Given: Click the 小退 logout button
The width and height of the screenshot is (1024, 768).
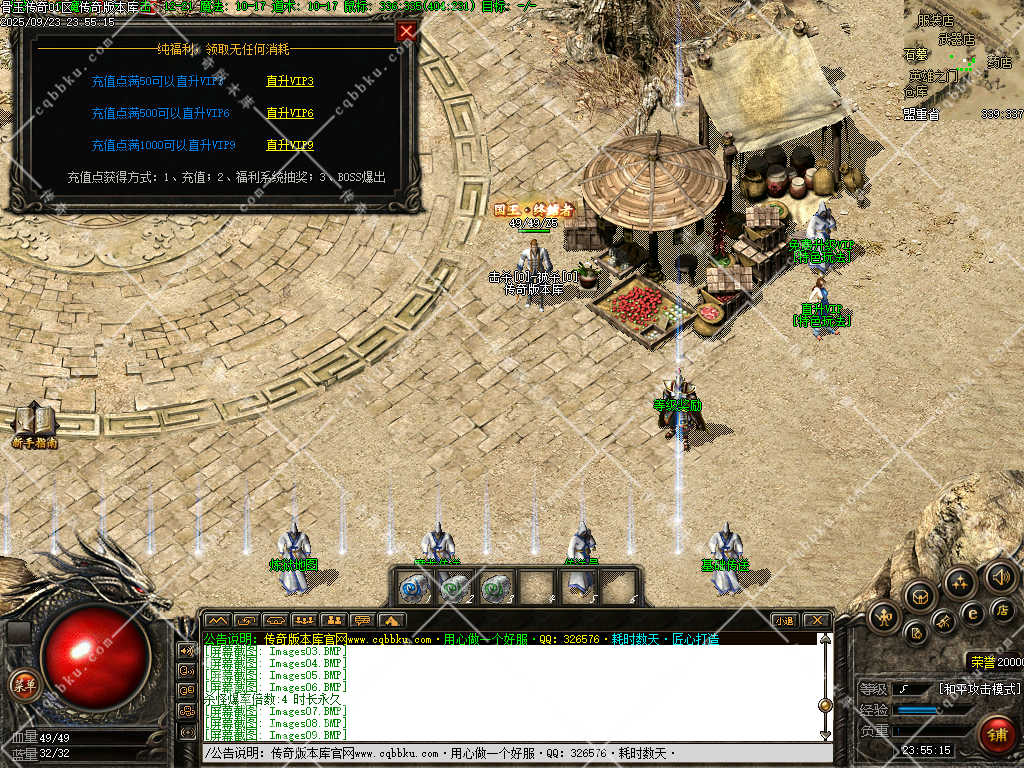Looking at the screenshot, I should click(783, 621).
